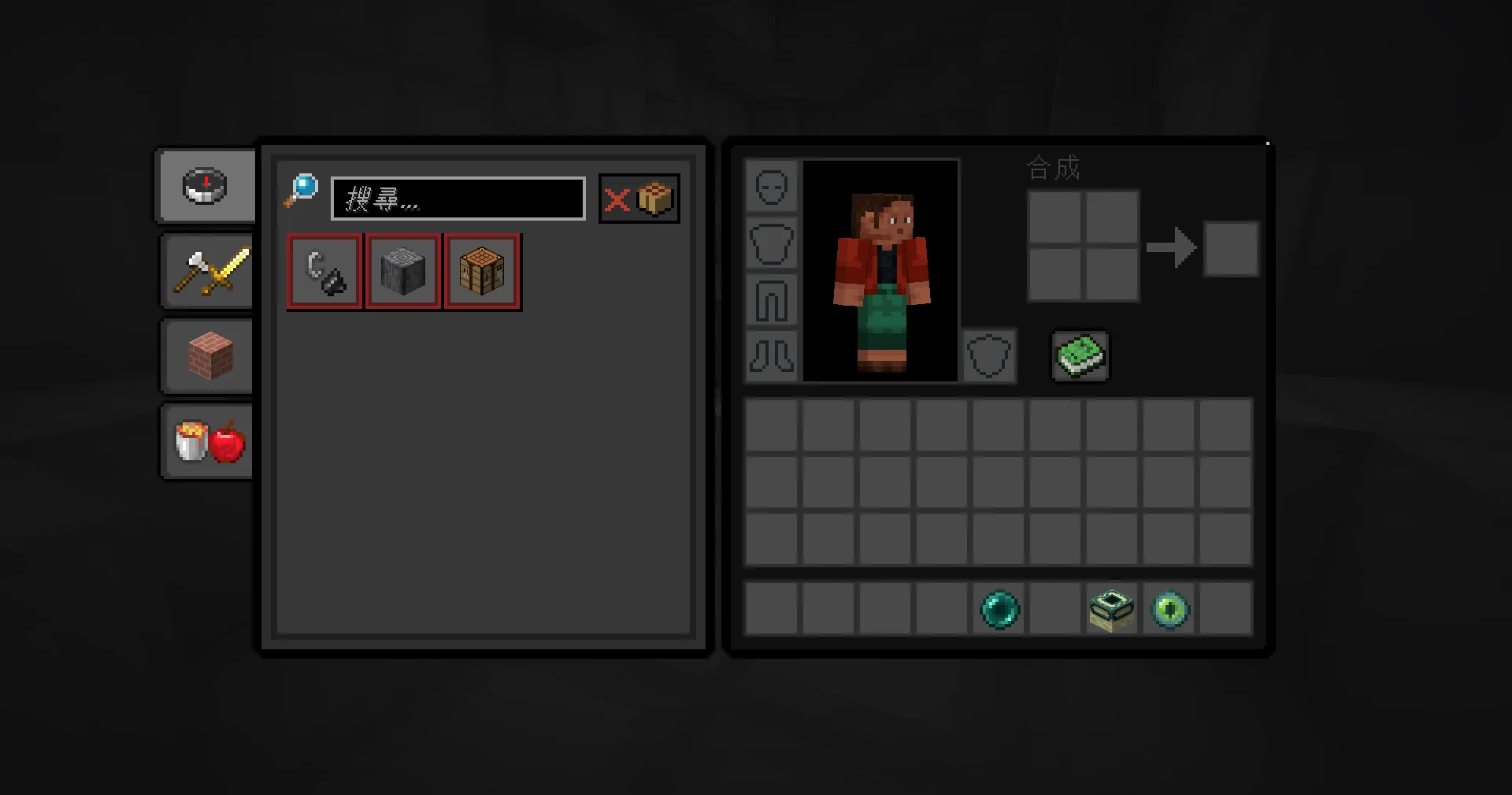Click the recipe search field
1512x795 pixels.
click(458, 199)
